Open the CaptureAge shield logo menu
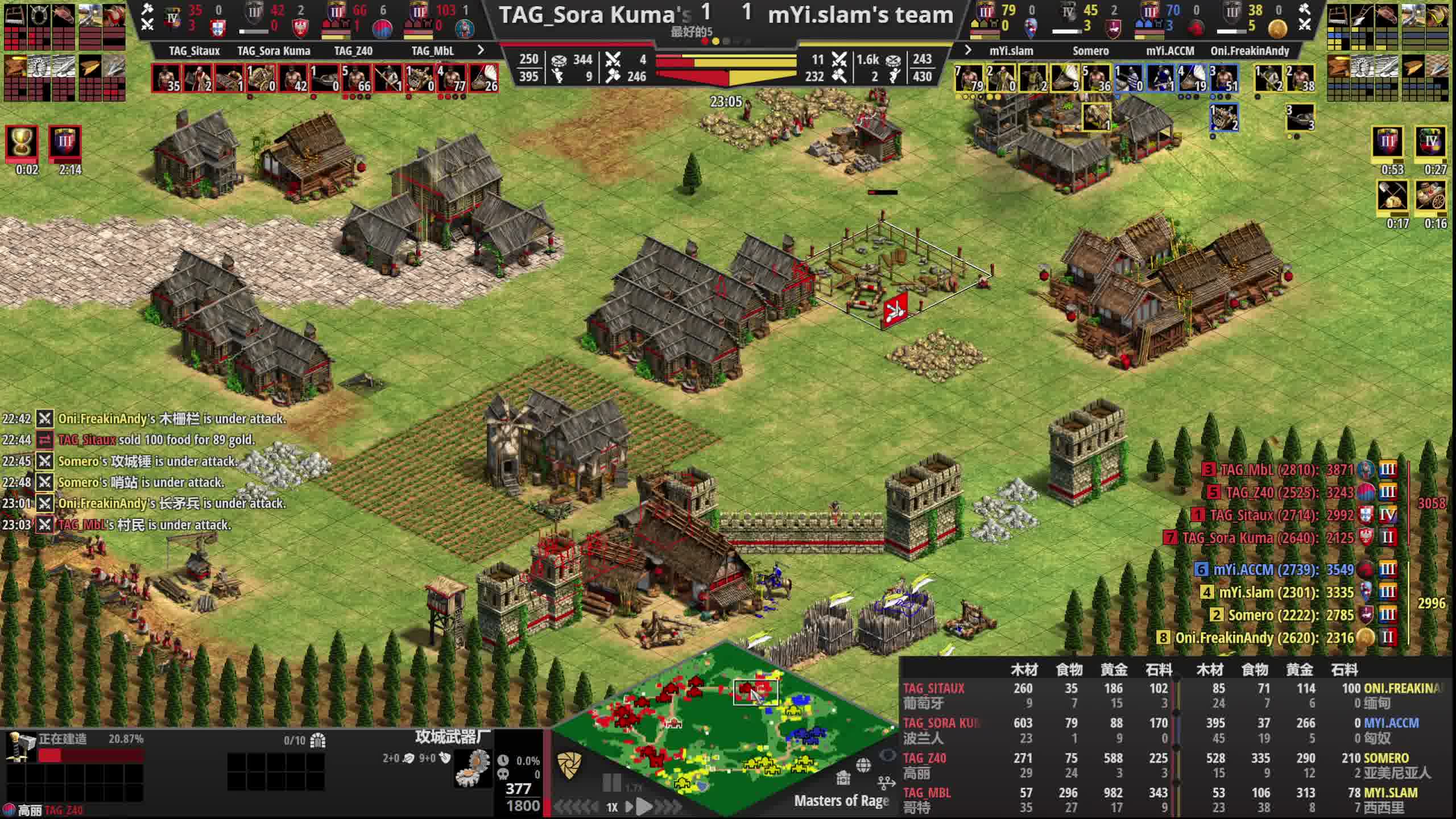The height and width of the screenshot is (819, 1456). (569, 766)
